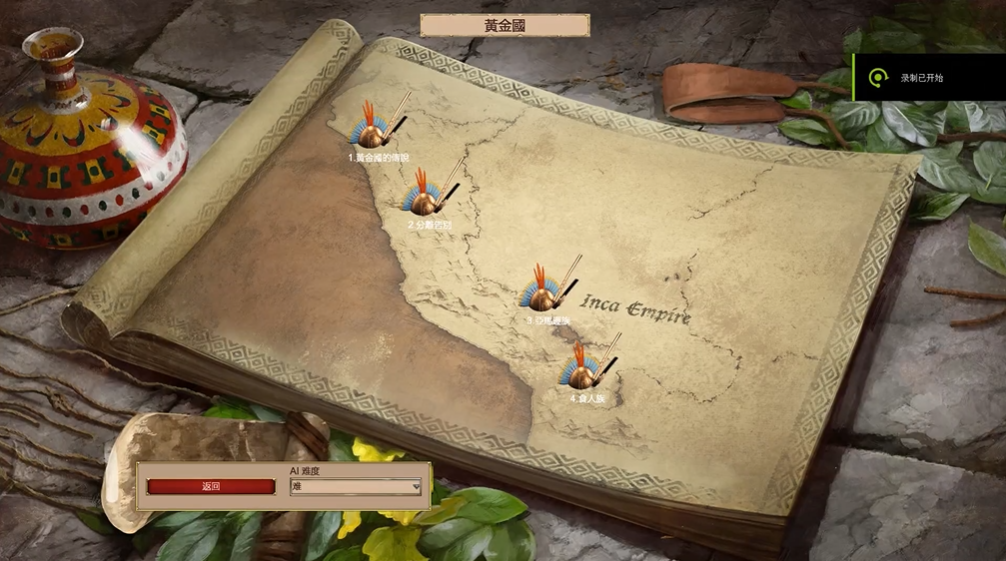Screen dimensions: 1006x561
Task: Choose the second scenario helmet marker
Action: pos(426,197)
